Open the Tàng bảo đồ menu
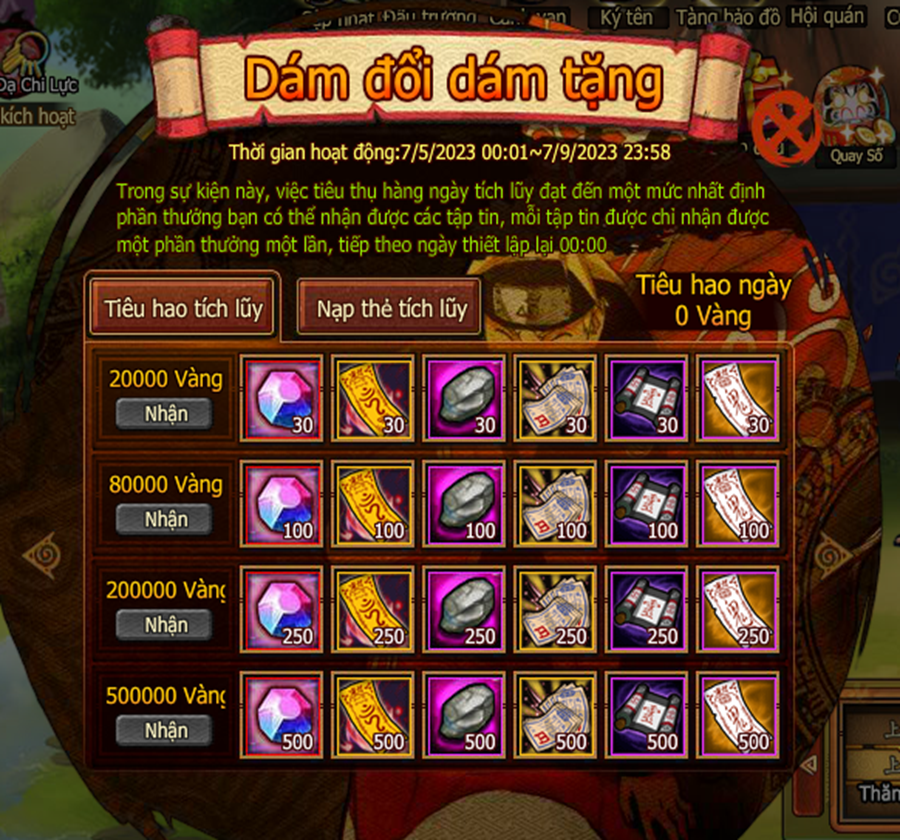Image resolution: width=900 pixels, height=840 pixels. pos(727,17)
